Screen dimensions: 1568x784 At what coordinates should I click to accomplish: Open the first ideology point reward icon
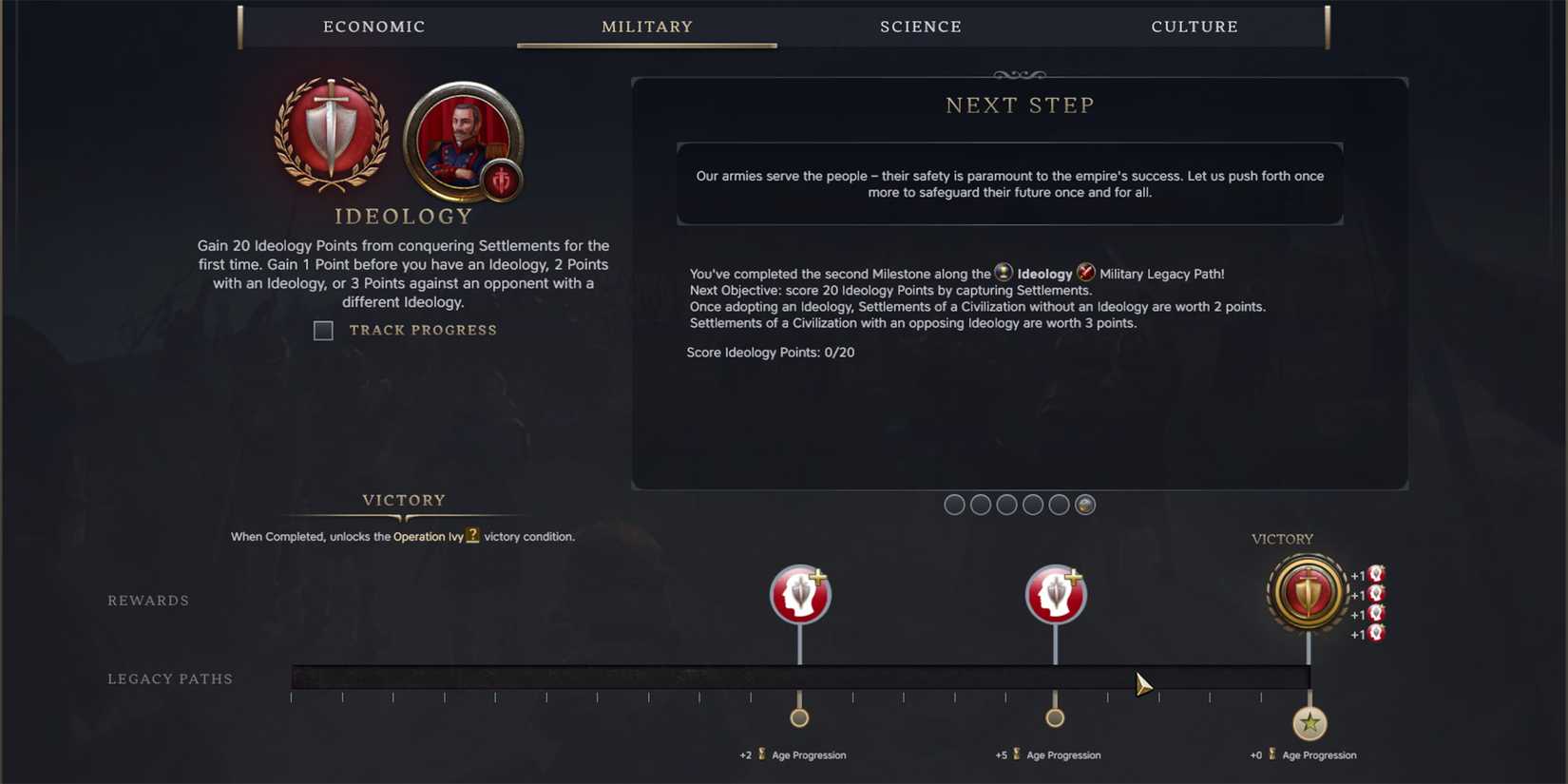pos(799,593)
